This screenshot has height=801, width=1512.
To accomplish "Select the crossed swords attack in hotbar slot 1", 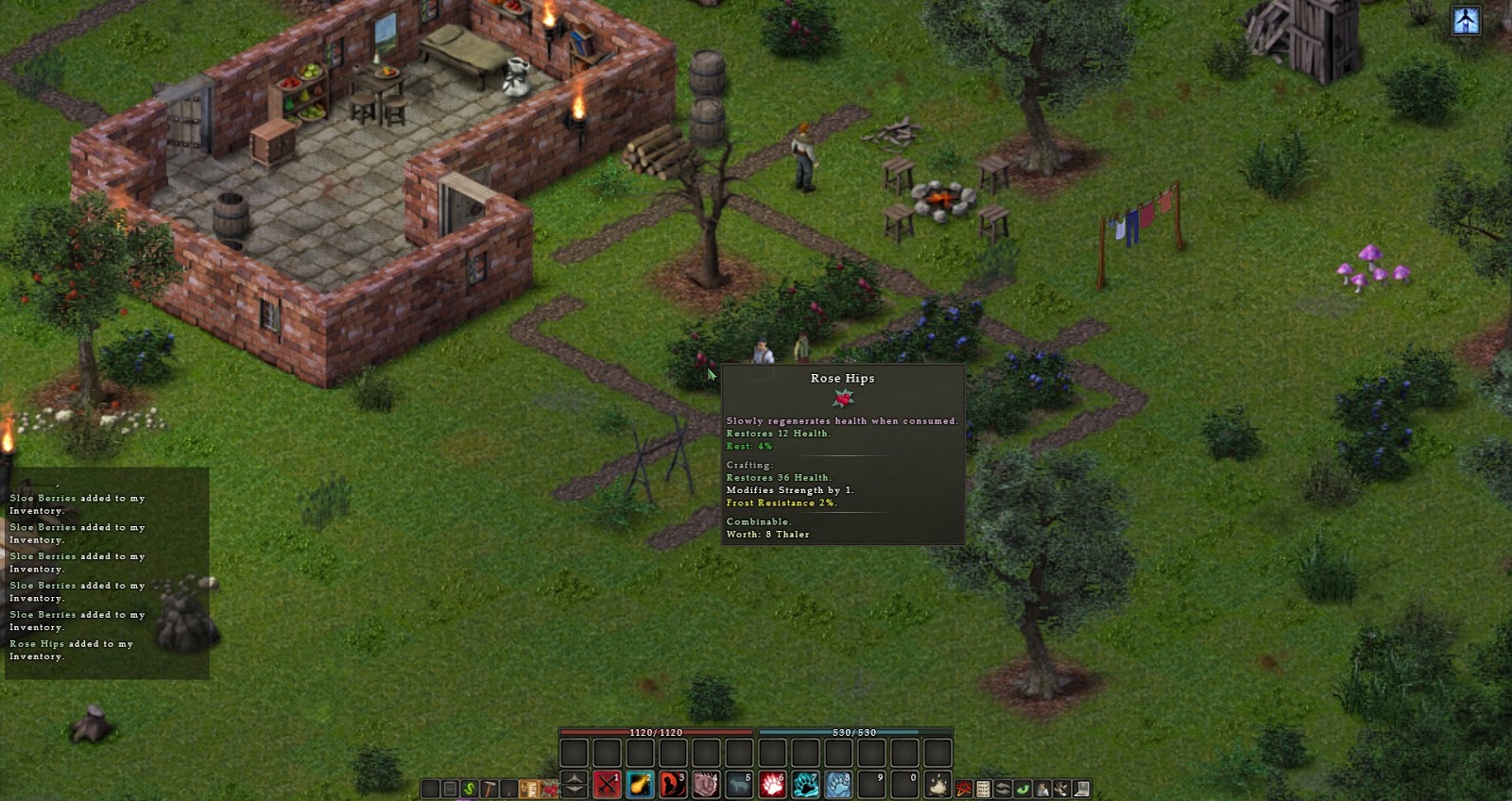I will [x=606, y=786].
